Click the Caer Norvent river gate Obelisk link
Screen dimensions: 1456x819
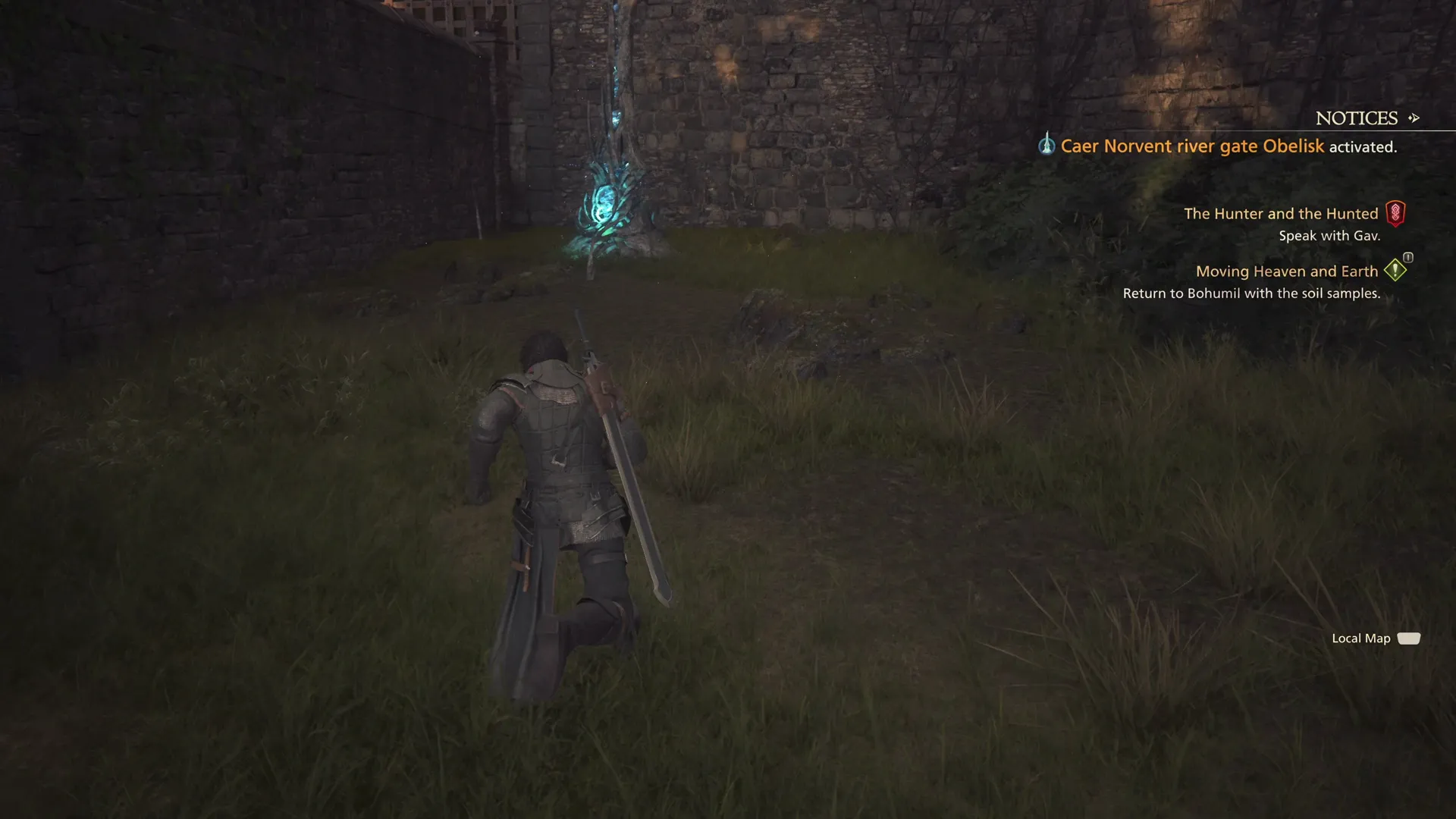pyautogui.click(x=1193, y=146)
